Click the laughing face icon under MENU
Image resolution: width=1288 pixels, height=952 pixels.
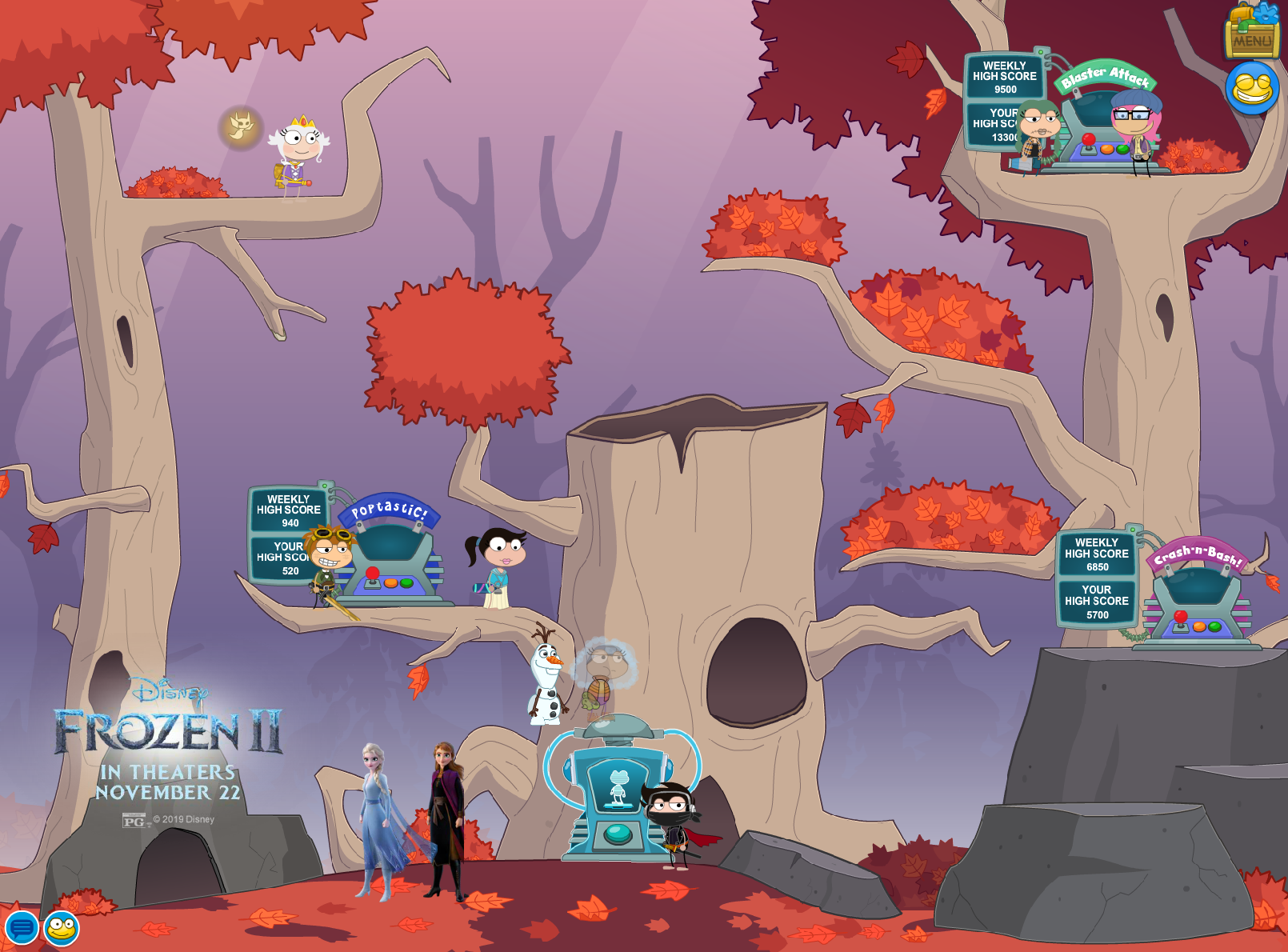click(x=1252, y=88)
